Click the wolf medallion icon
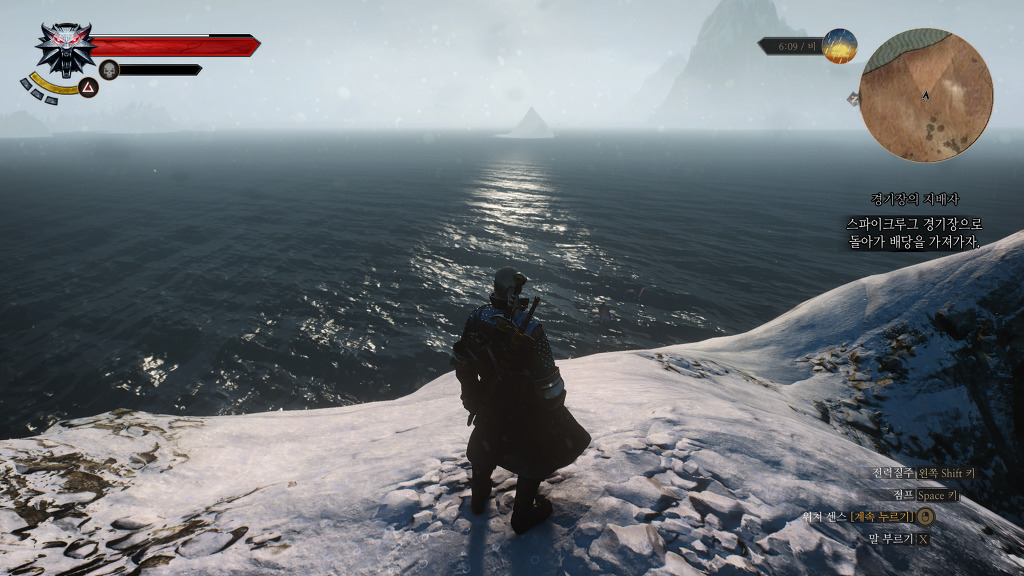 coord(66,48)
